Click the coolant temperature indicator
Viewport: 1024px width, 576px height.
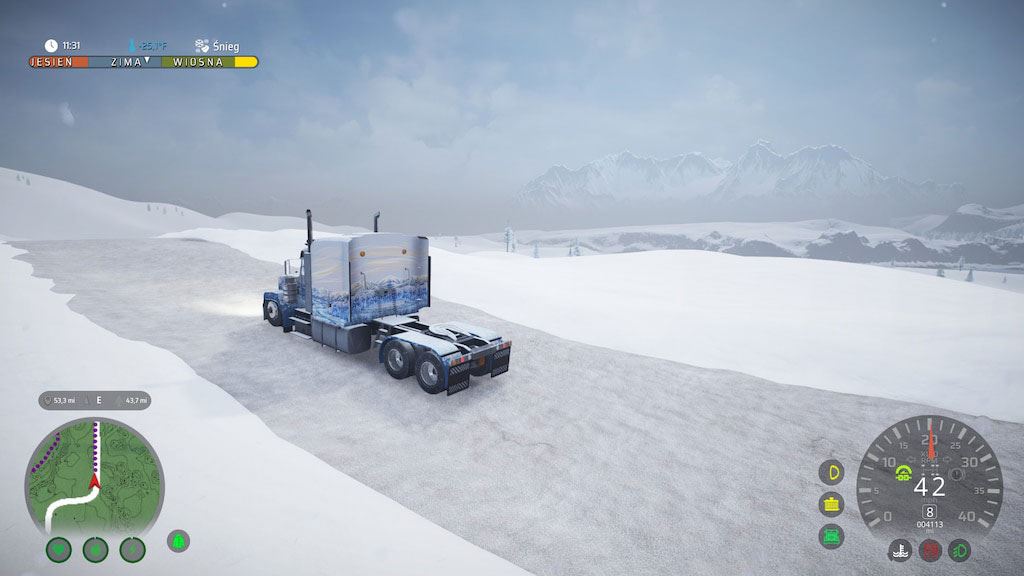(900, 550)
